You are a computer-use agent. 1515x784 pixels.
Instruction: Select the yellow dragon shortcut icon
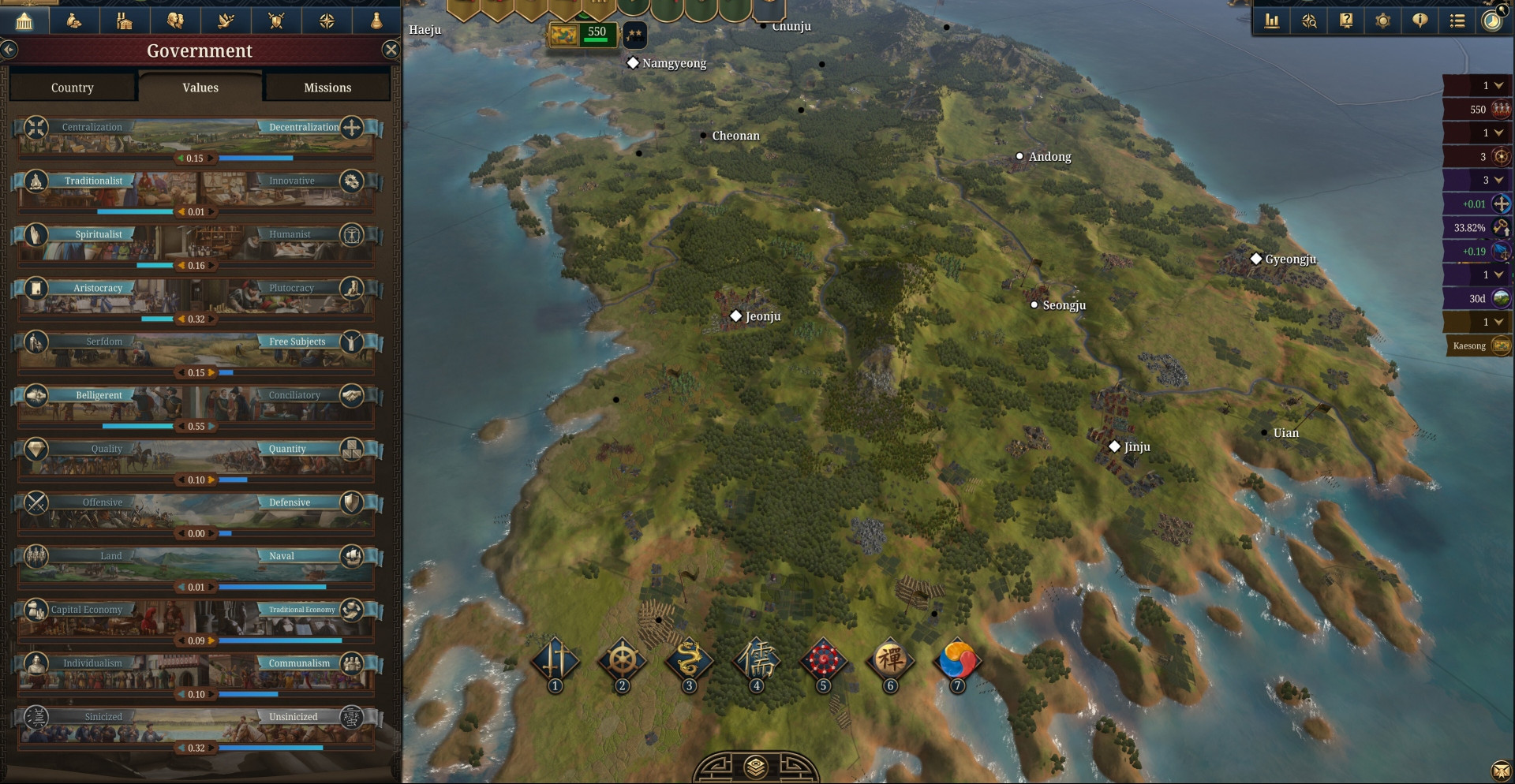click(689, 659)
